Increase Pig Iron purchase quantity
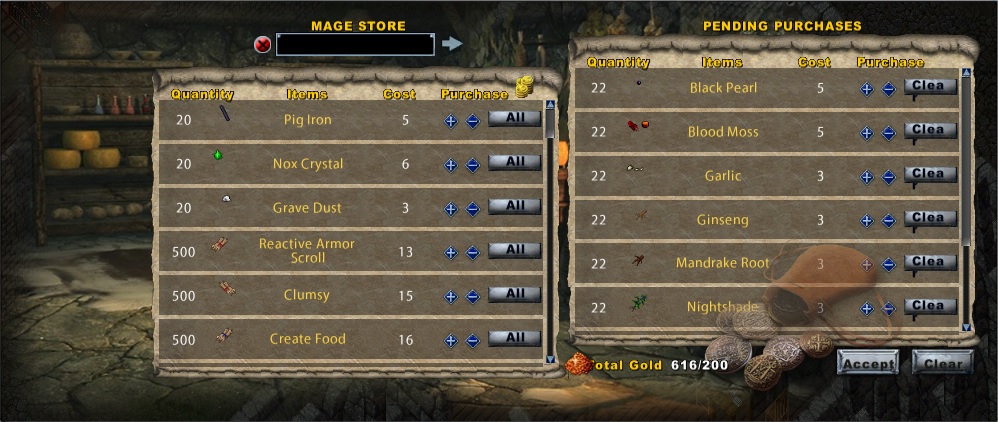998x422 pixels. click(x=451, y=120)
